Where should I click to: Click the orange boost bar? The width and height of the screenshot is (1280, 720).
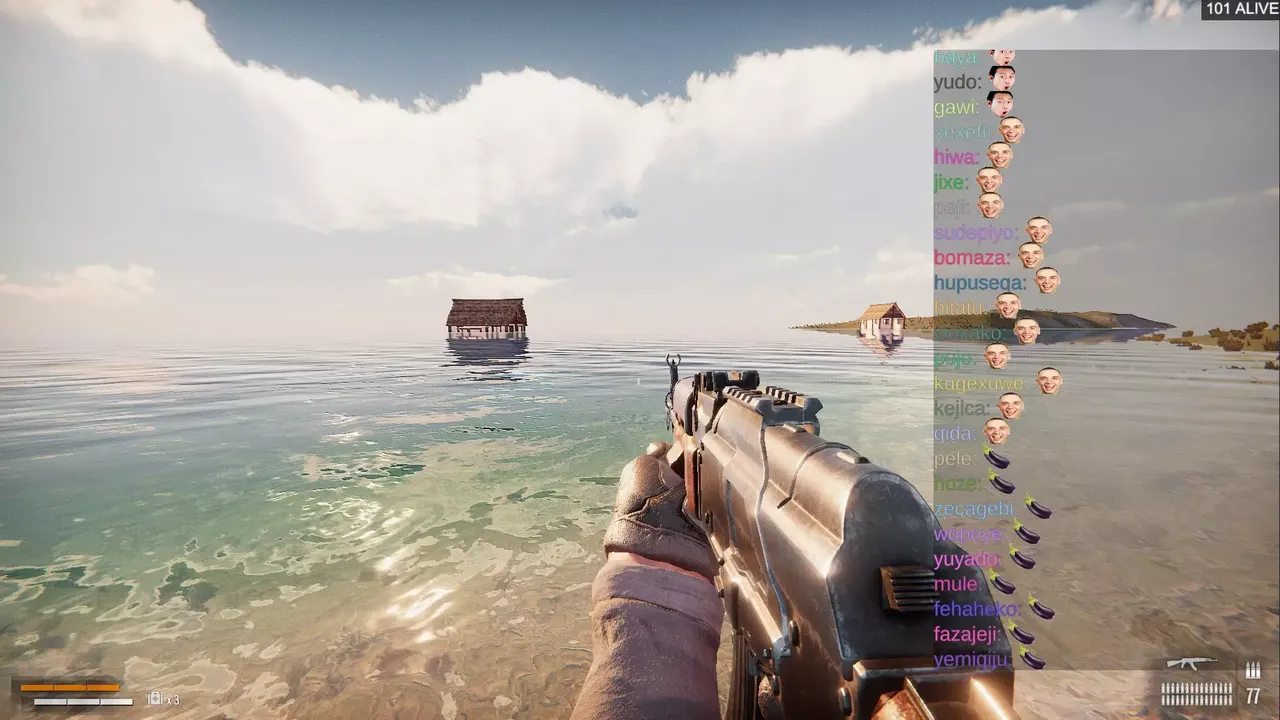[x=68, y=688]
